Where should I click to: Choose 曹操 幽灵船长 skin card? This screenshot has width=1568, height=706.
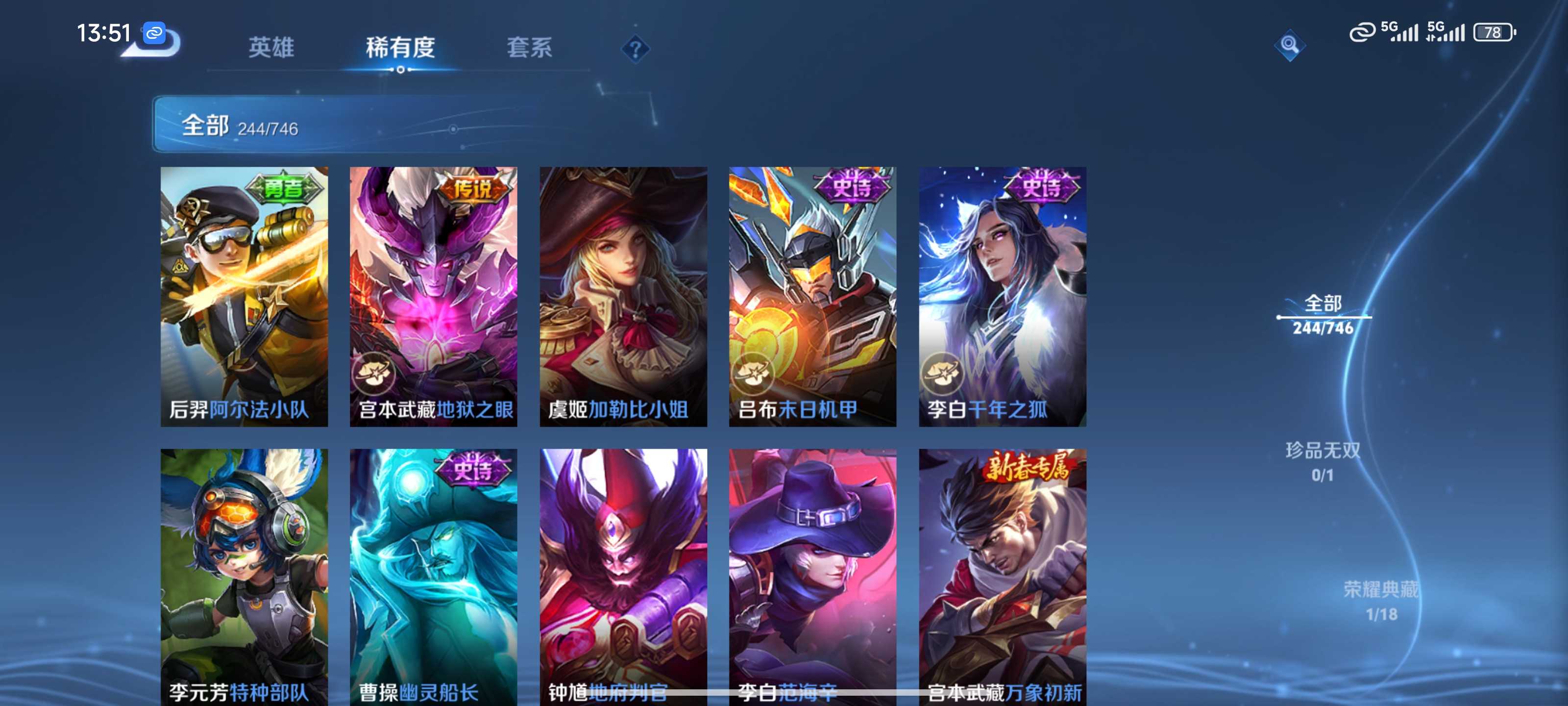[x=433, y=576]
